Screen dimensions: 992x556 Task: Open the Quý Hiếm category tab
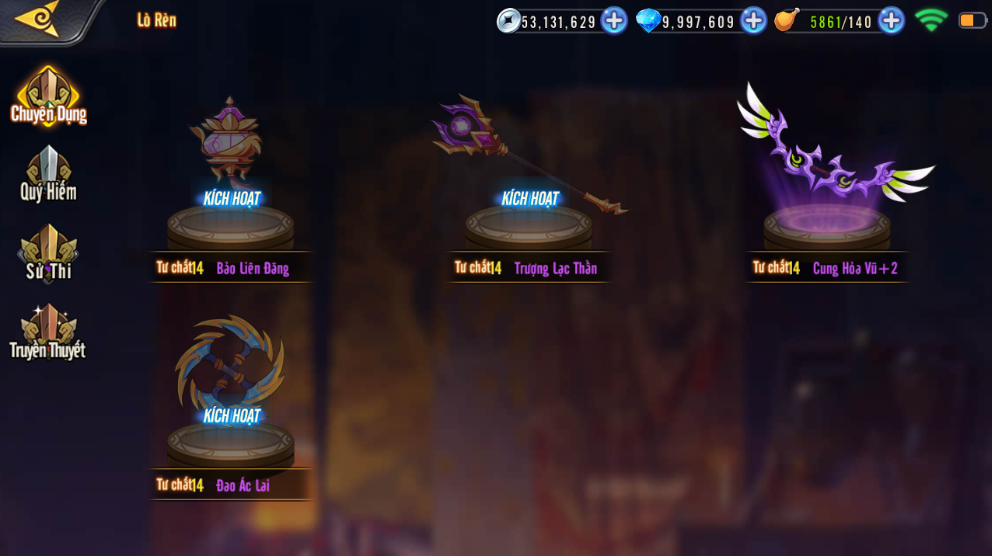(x=48, y=175)
